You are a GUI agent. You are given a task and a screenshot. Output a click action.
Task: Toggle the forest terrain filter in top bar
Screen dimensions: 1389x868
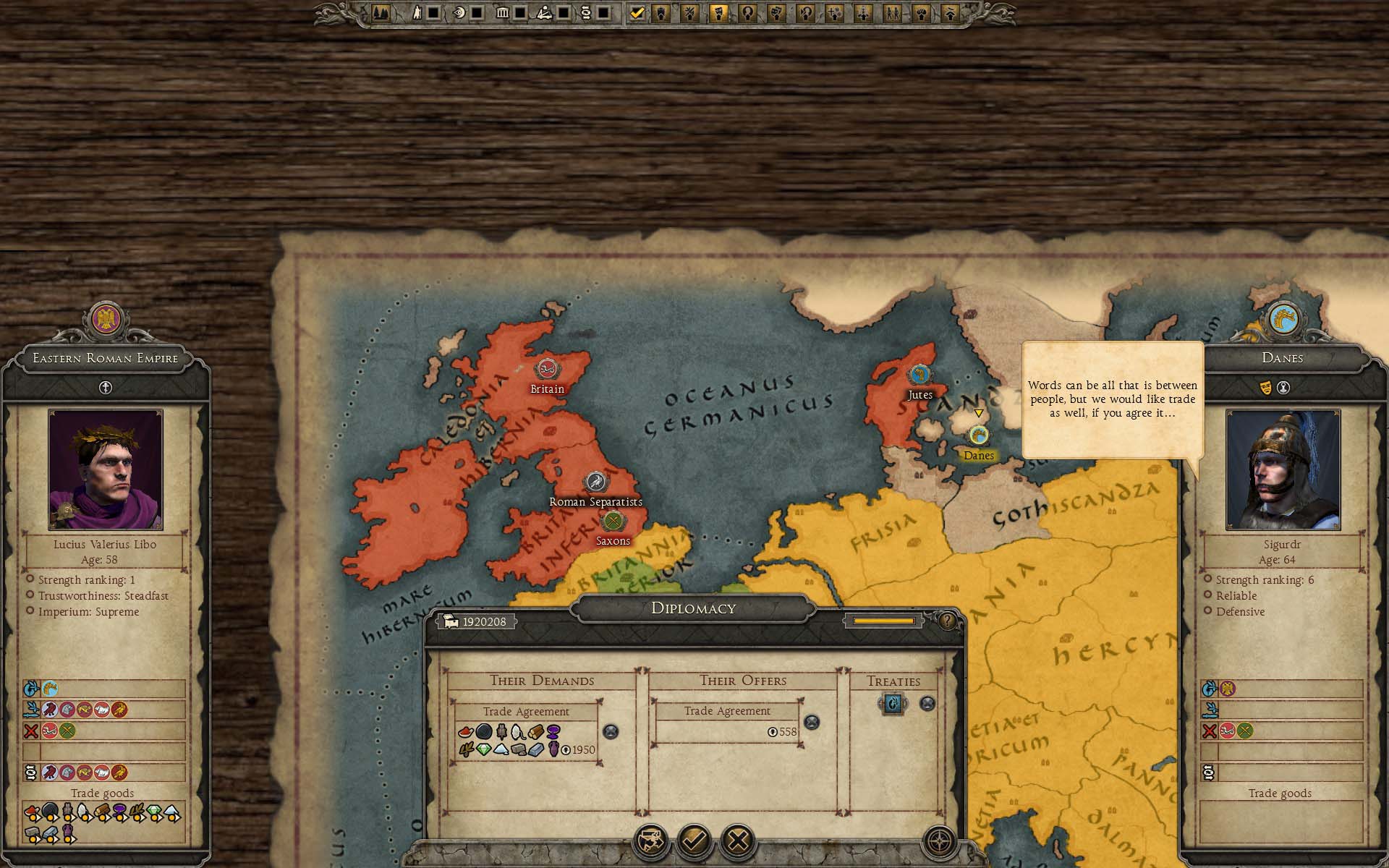381,12
